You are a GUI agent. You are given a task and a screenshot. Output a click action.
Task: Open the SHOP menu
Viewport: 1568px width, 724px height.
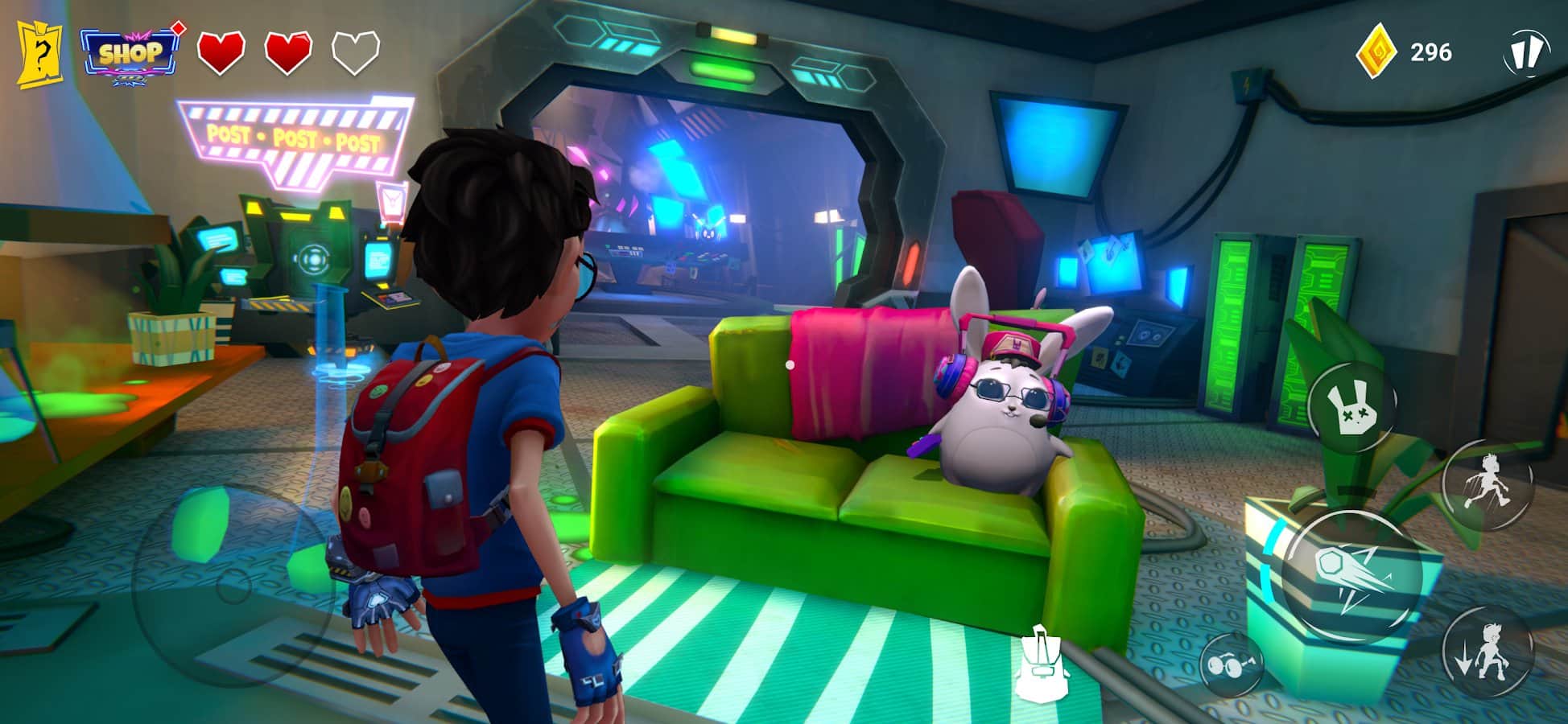coord(129,54)
